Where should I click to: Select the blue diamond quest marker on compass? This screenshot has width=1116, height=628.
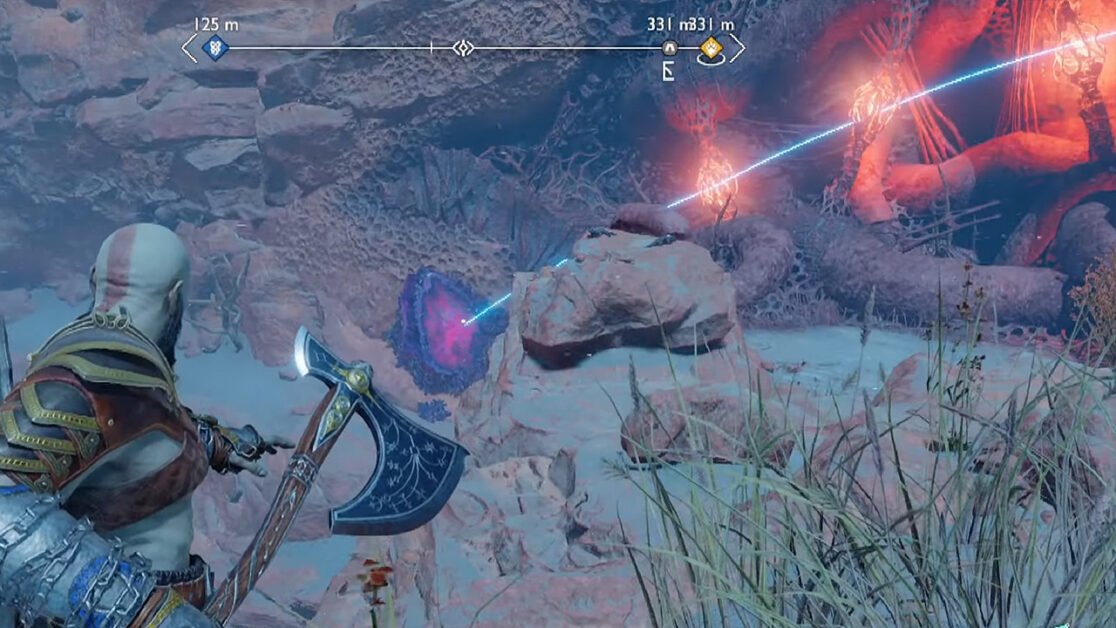(x=214, y=47)
